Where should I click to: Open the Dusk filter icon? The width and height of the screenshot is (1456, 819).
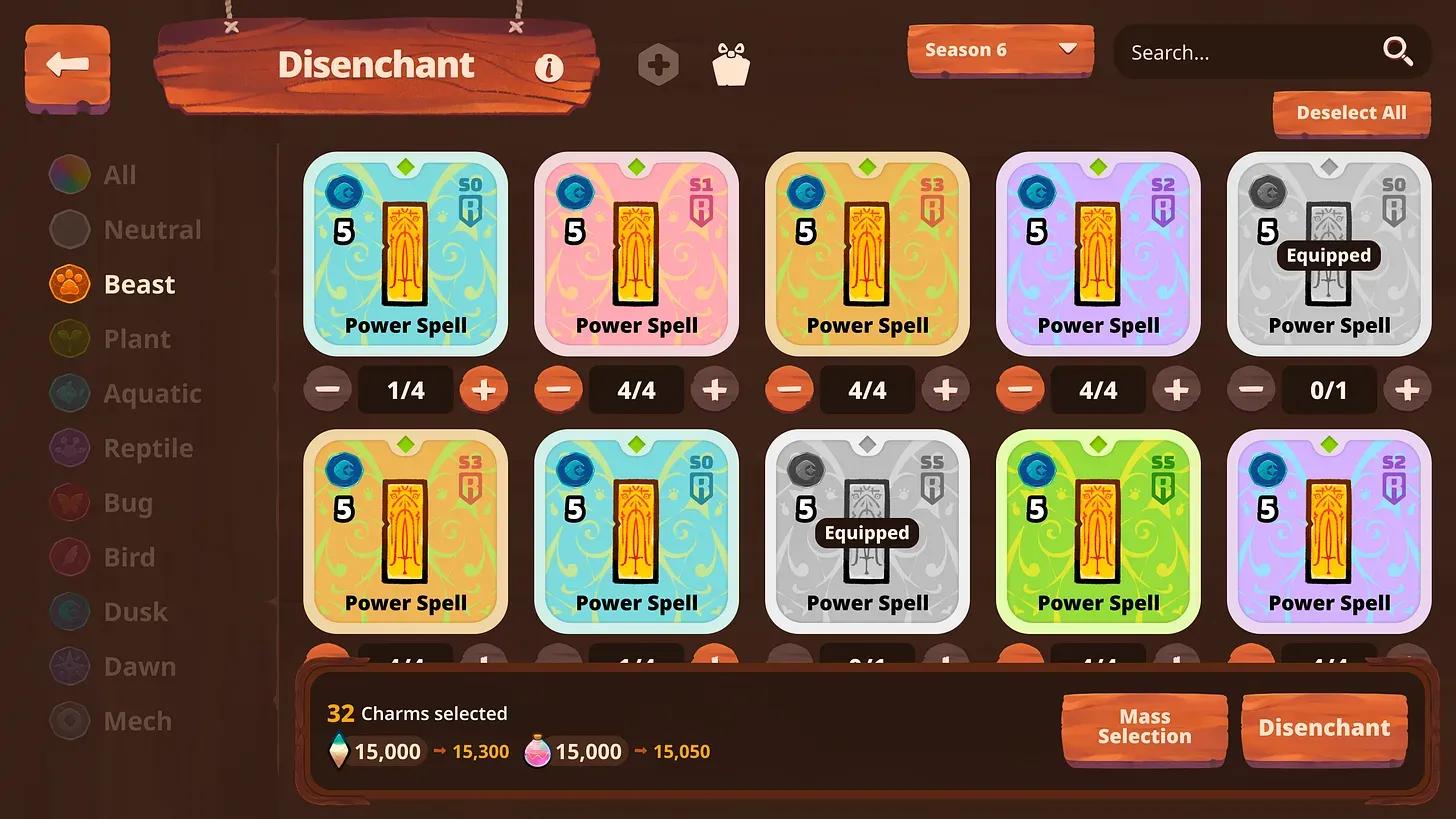pos(69,611)
